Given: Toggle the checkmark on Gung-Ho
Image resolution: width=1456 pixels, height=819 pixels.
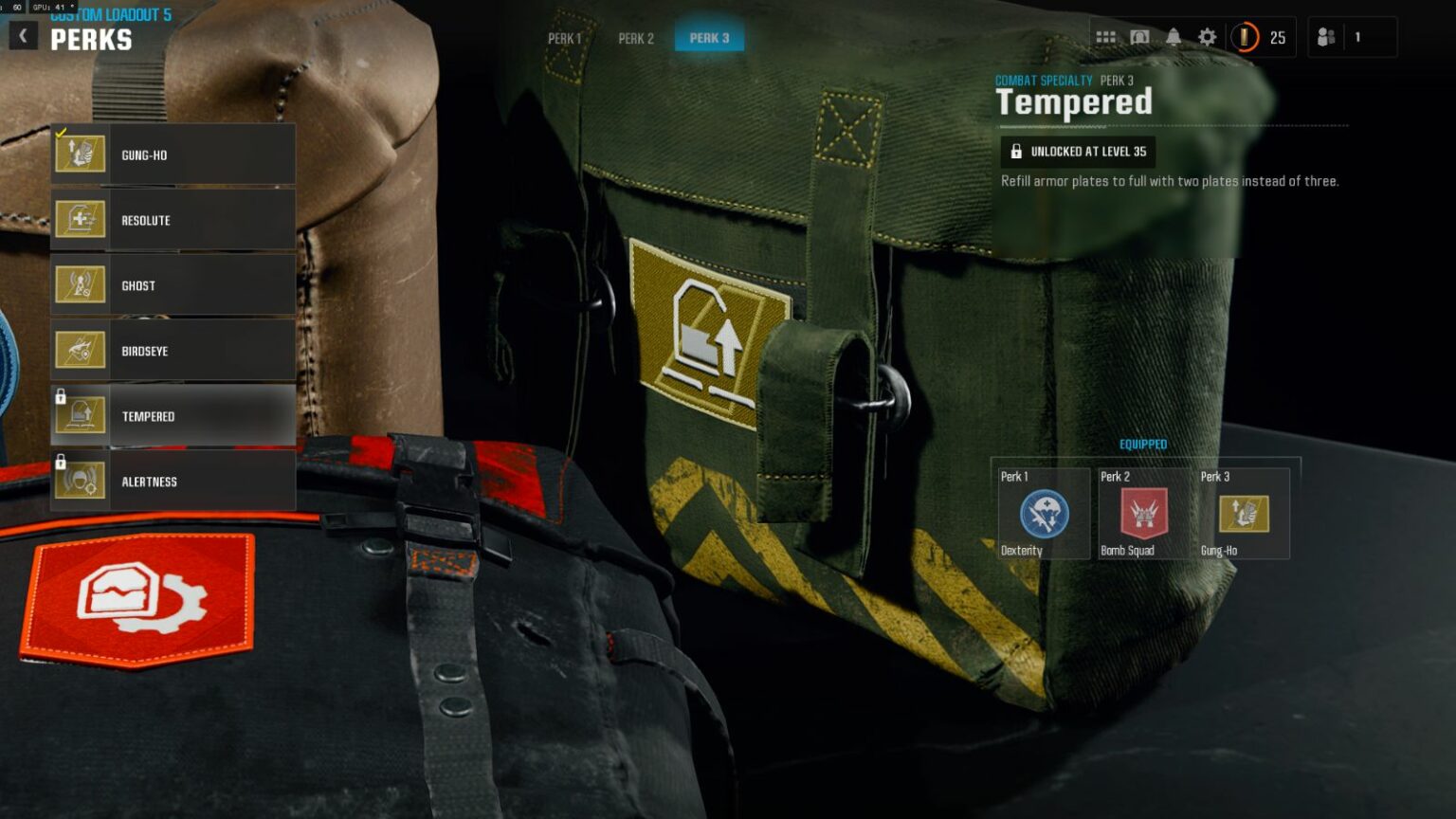Looking at the screenshot, I should [62, 131].
